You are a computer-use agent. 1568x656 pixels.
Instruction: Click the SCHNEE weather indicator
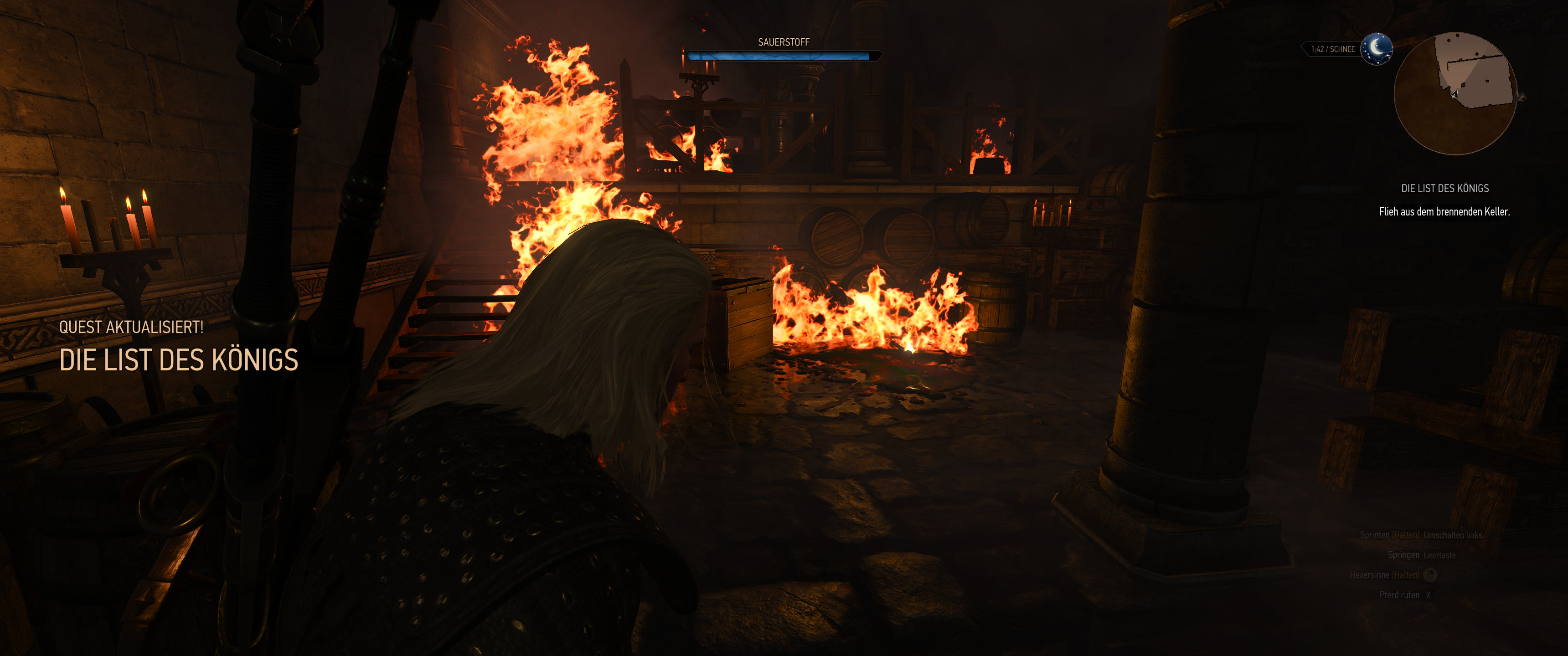click(1343, 50)
